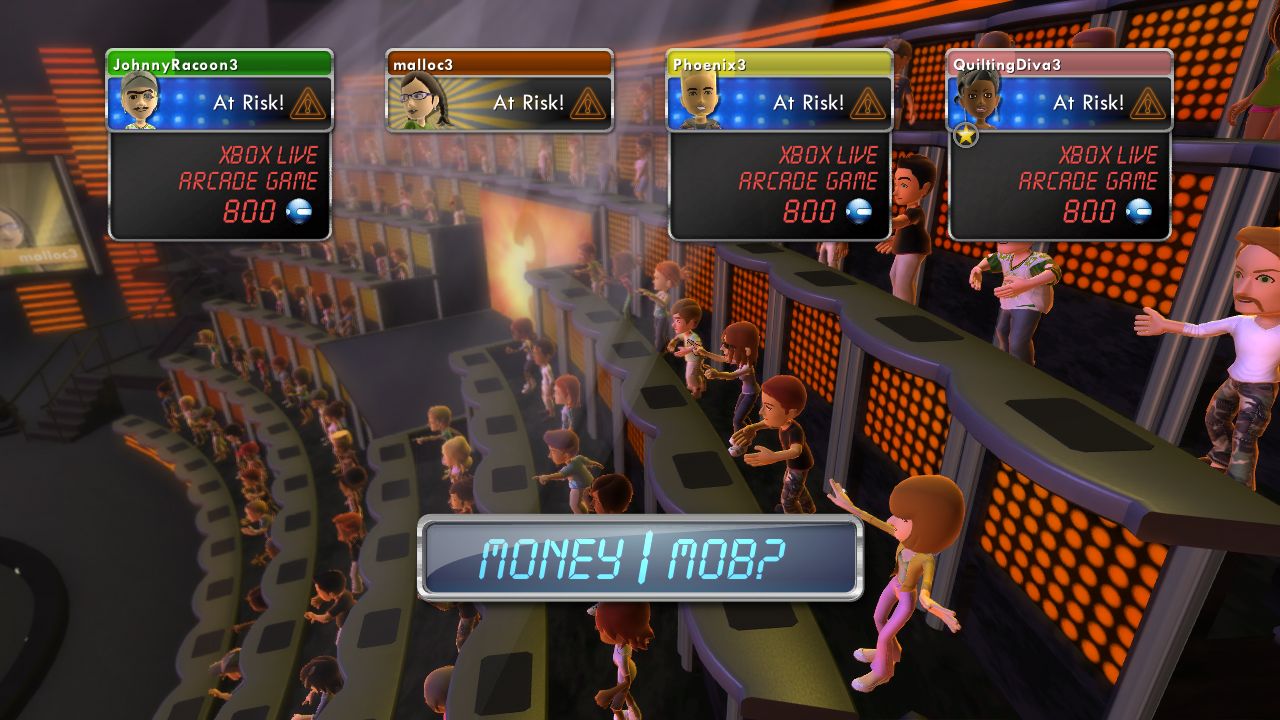Click the MONEY | MOB? prompt banner

click(640, 558)
